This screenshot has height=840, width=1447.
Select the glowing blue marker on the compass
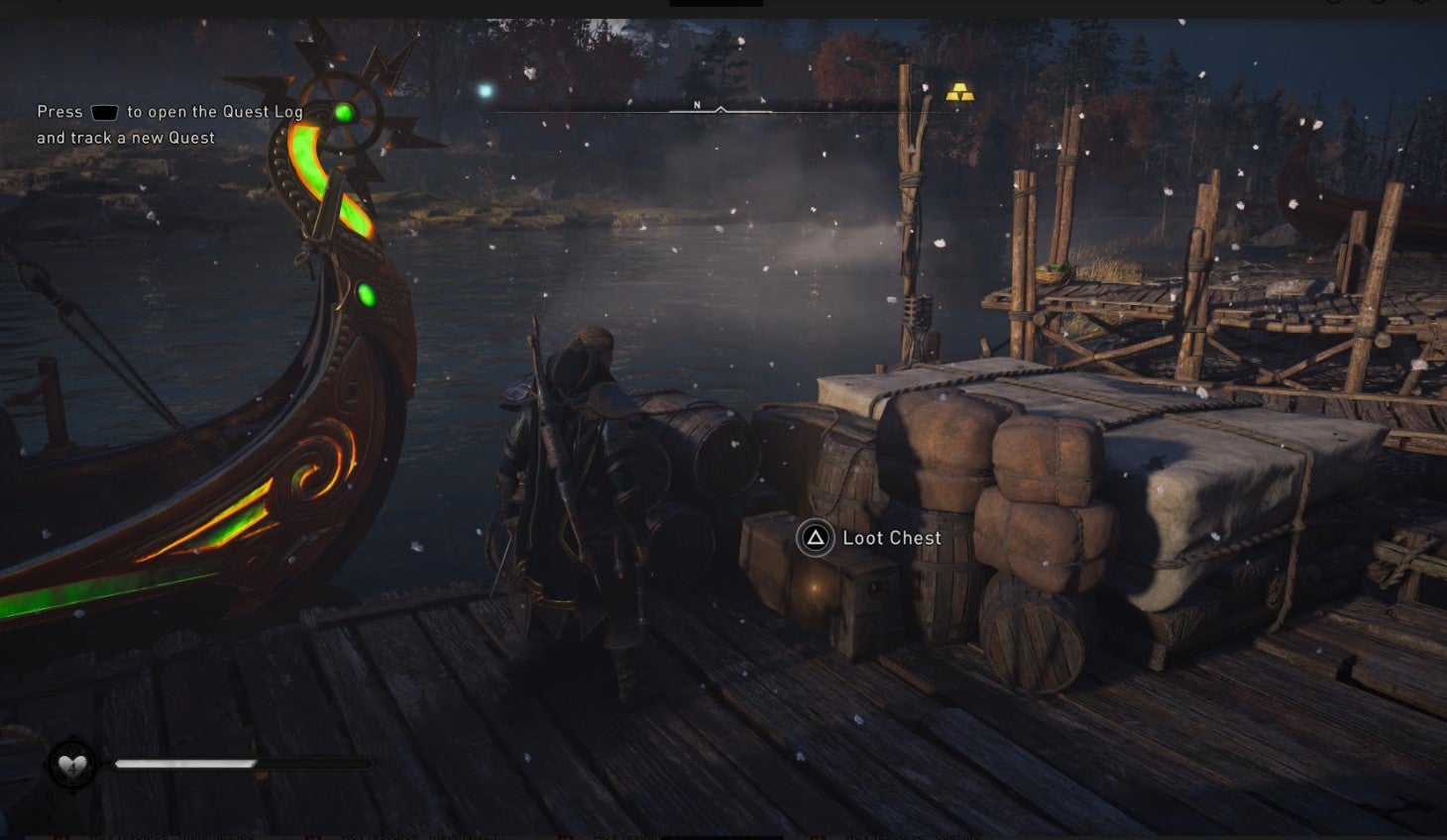[486, 91]
